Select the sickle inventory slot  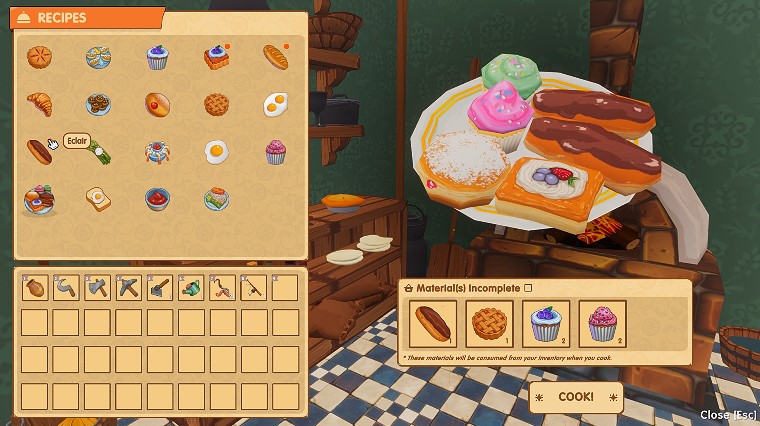tap(67, 288)
